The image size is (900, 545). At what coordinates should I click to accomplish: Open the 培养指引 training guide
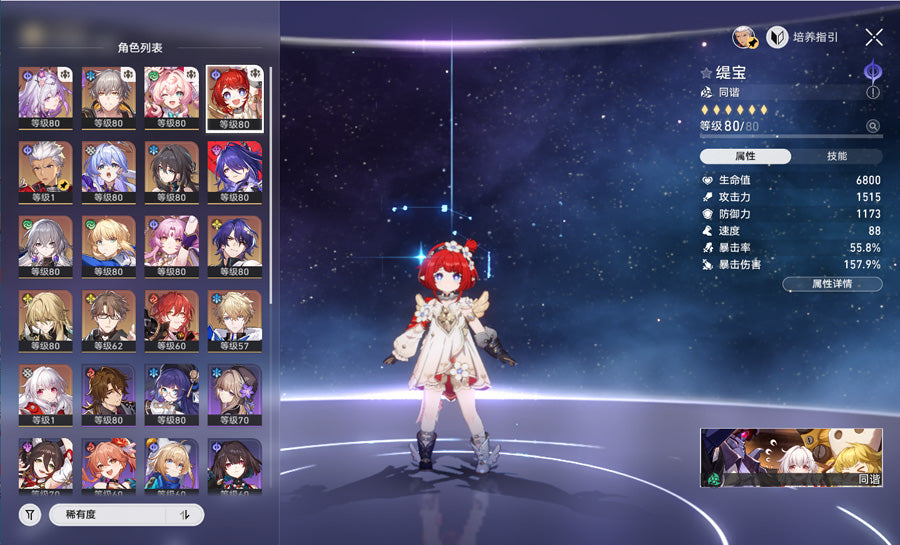coord(802,37)
